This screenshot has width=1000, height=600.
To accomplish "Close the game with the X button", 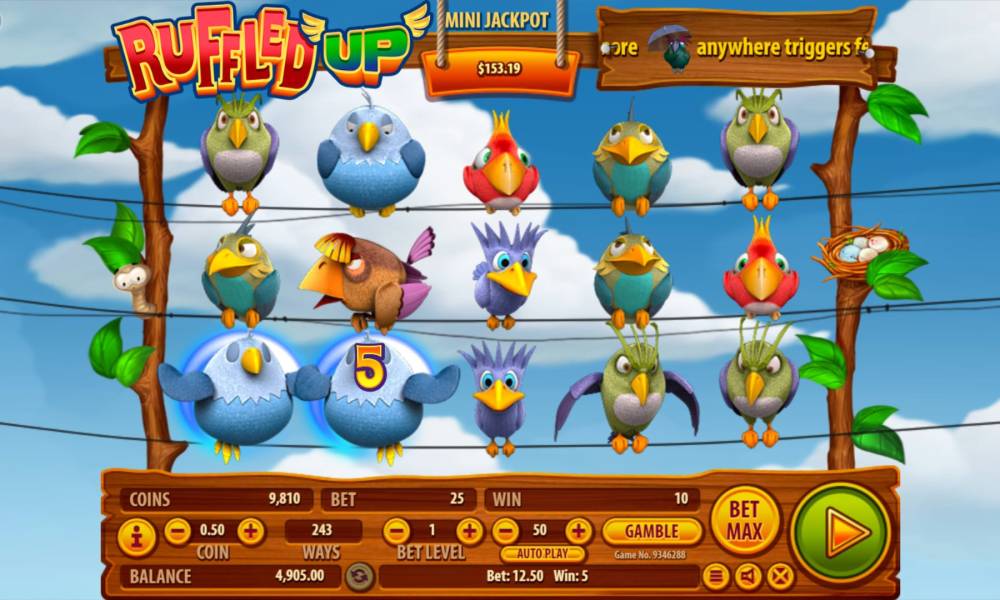I will [780, 576].
